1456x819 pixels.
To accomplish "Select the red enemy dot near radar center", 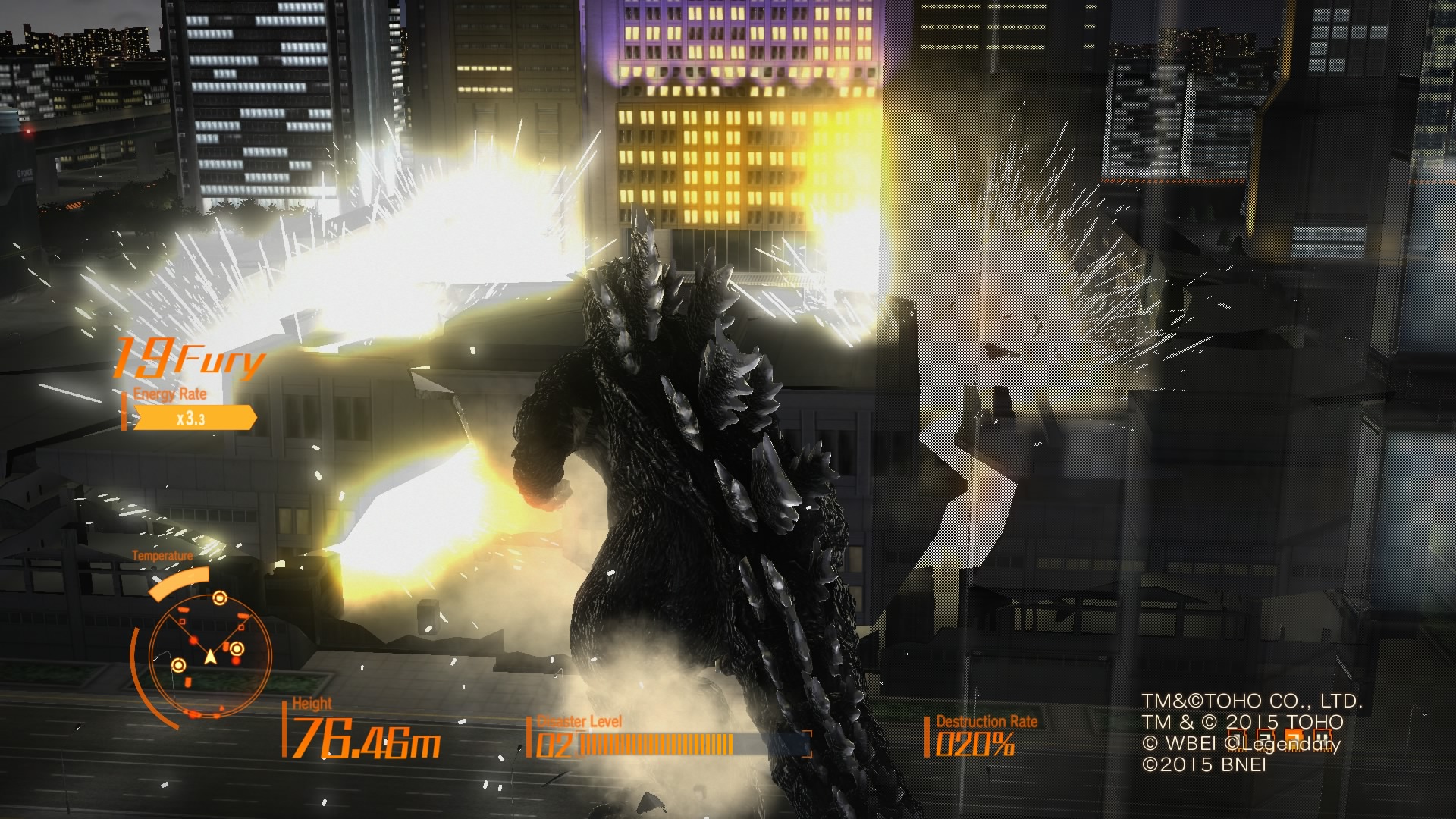I will (x=193, y=641).
